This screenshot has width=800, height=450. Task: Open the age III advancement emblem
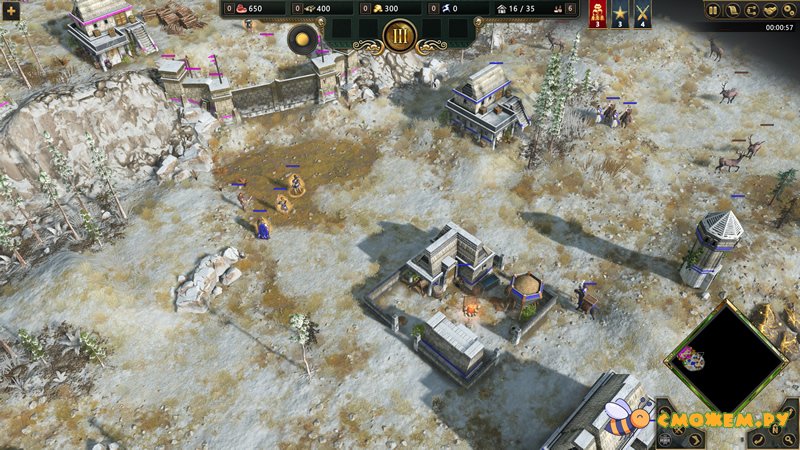(400, 35)
